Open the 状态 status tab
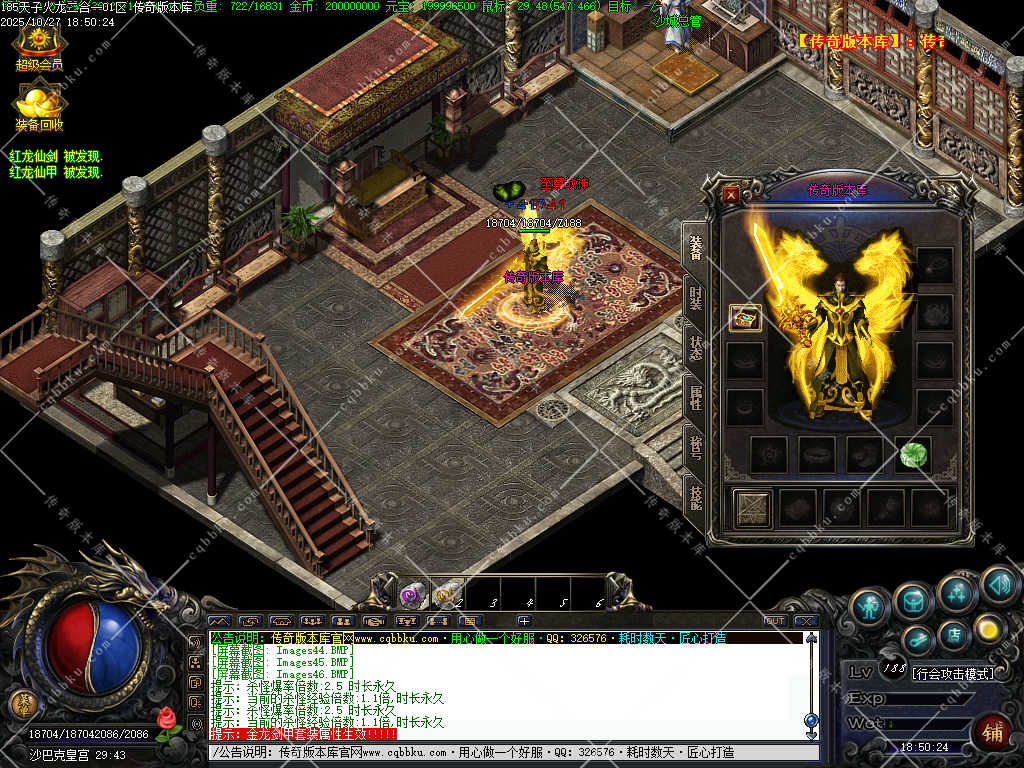 tap(695, 347)
